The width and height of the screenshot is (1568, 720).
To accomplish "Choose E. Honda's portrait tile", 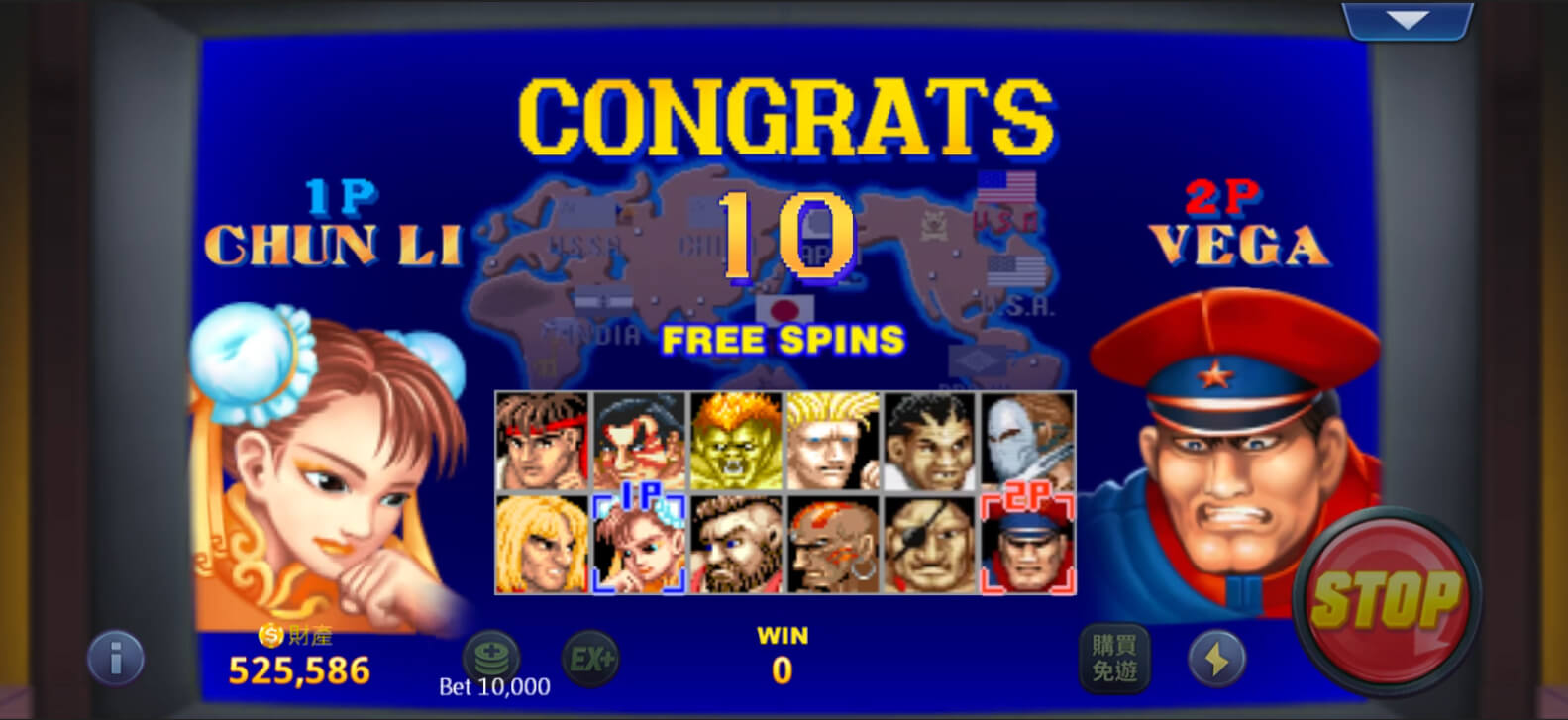I will pyautogui.click(x=639, y=442).
